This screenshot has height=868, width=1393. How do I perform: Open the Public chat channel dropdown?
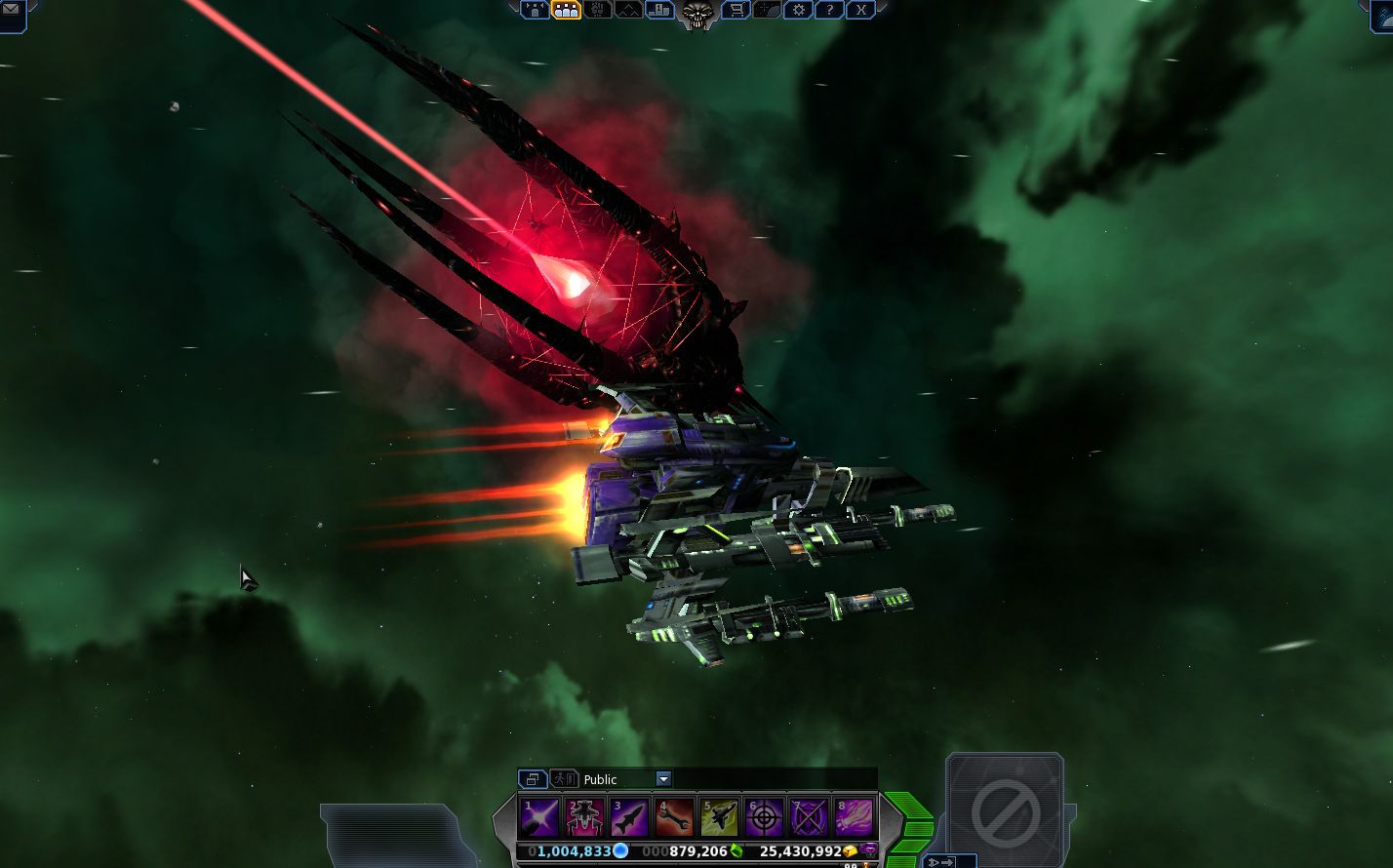663,778
